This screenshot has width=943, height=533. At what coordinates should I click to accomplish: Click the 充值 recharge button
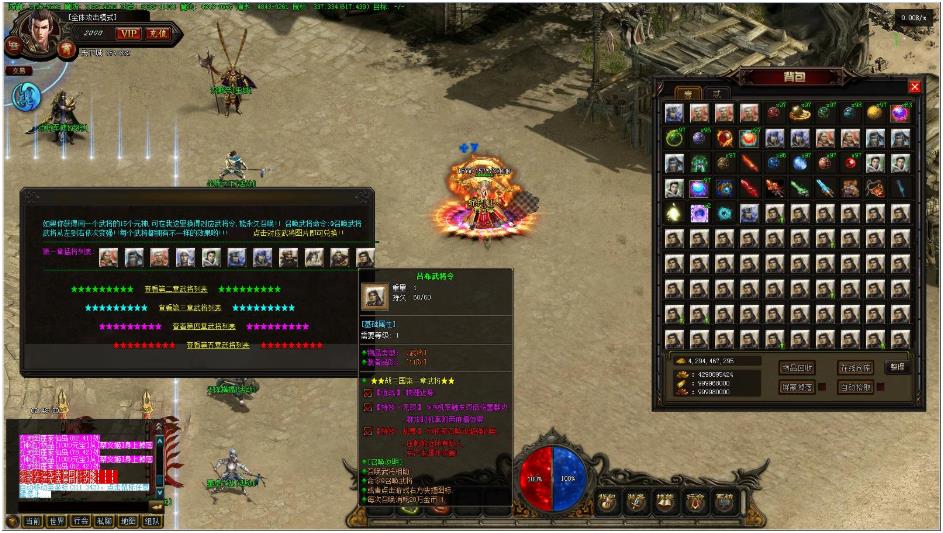(x=158, y=33)
